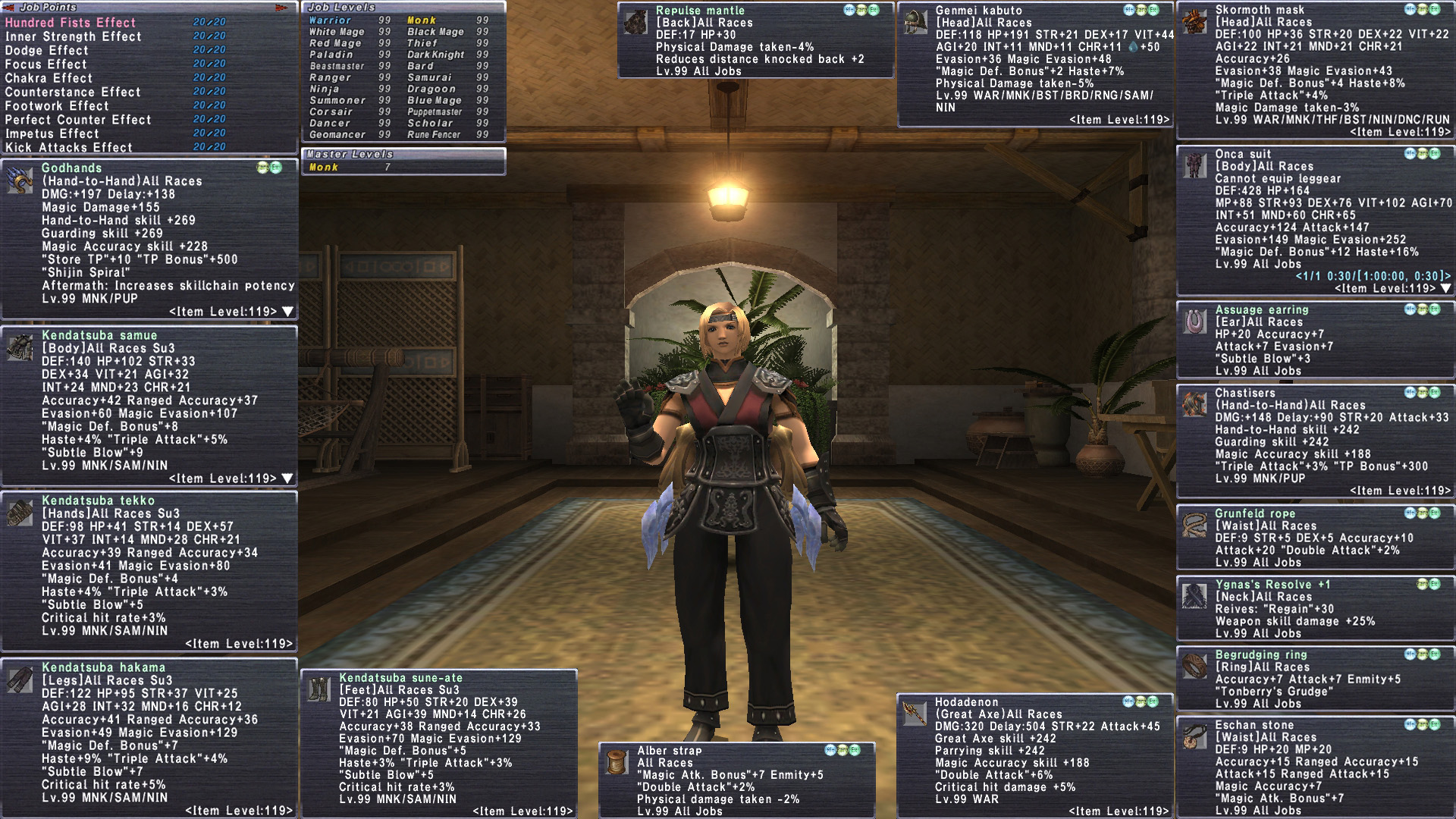This screenshot has height=819, width=1456.
Task: Select the Hundred Fists Effect job point row
Action: (x=71, y=23)
